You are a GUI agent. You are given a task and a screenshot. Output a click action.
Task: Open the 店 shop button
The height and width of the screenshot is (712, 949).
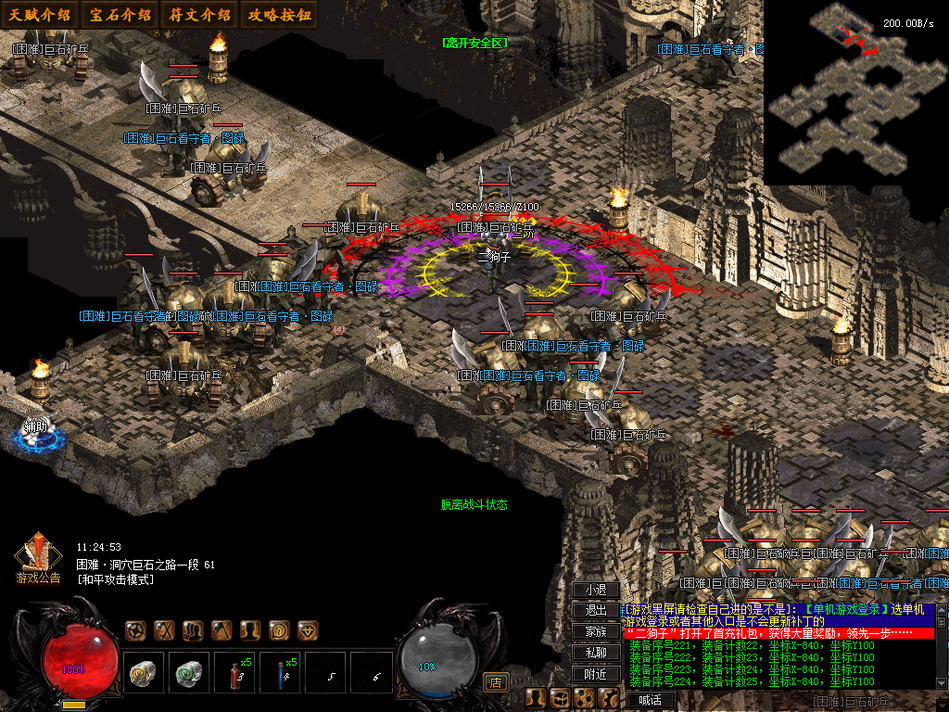pyautogui.click(x=494, y=681)
